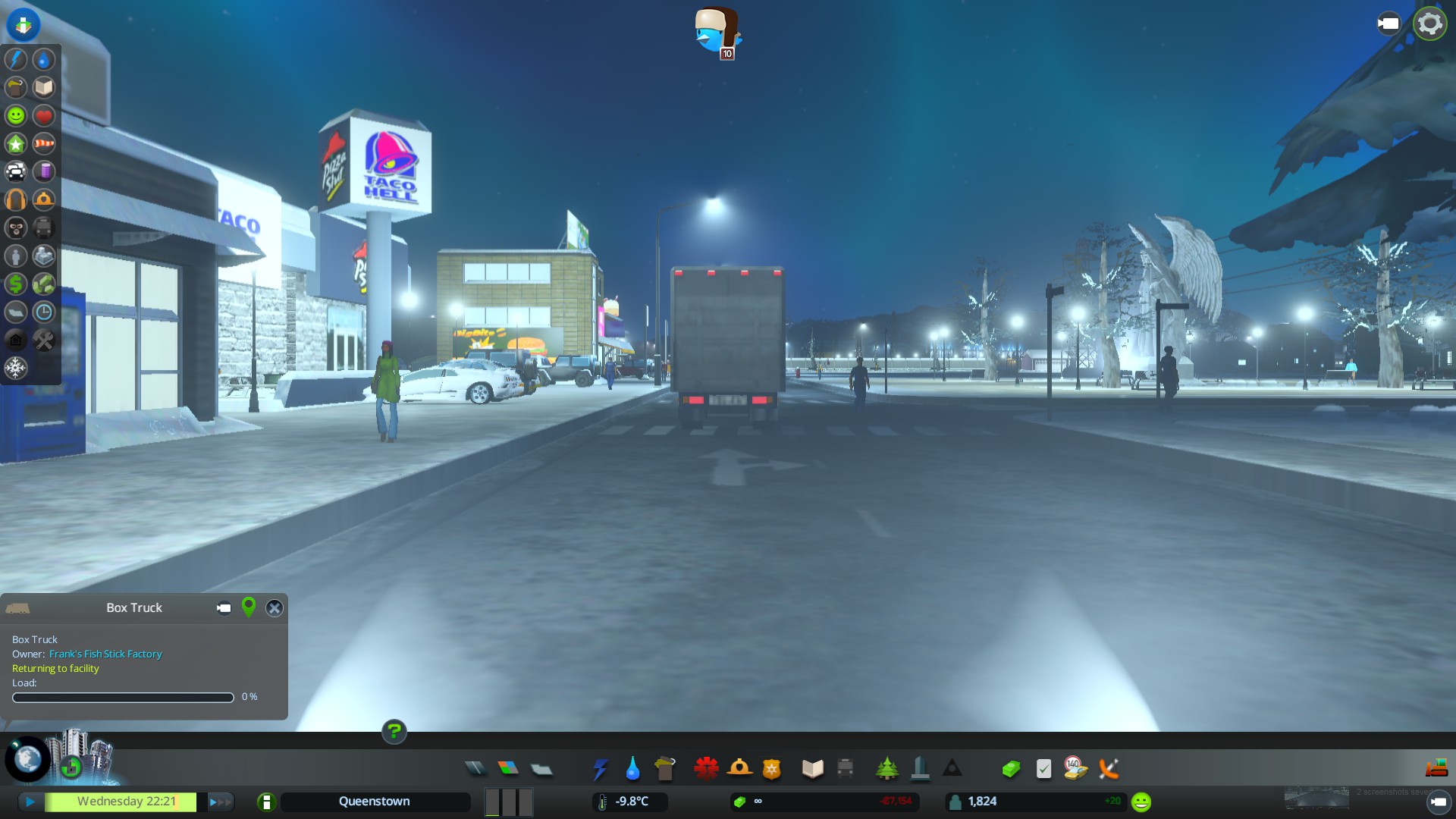Open the gear settings menu

pyautogui.click(x=1429, y=24)
